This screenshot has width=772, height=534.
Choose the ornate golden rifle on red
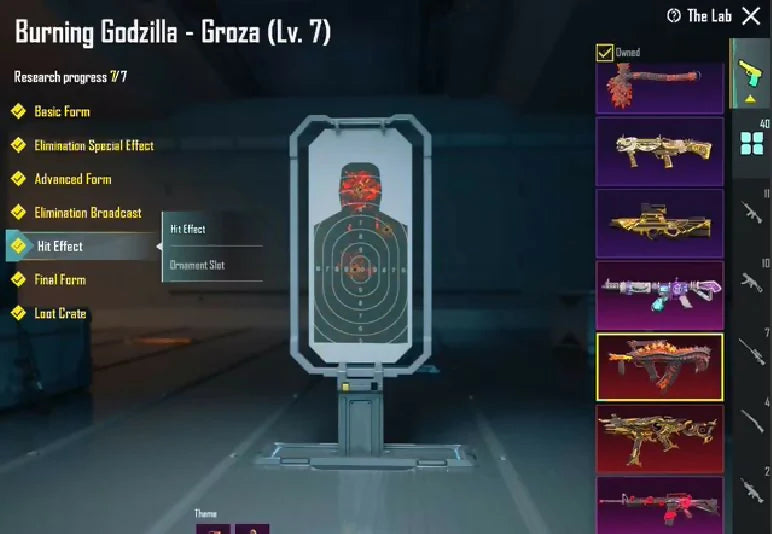point(659,437)
